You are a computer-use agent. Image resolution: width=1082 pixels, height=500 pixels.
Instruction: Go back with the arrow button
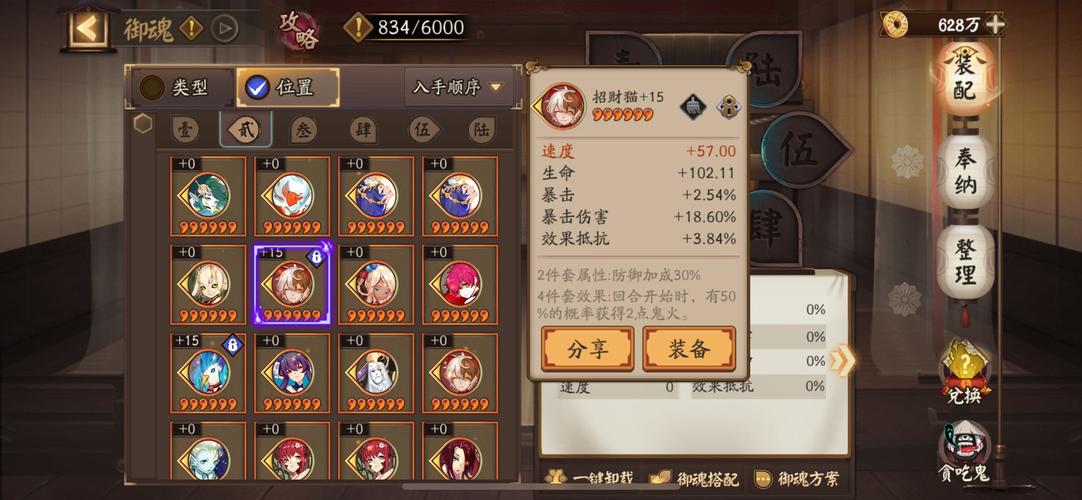point(88,28)
